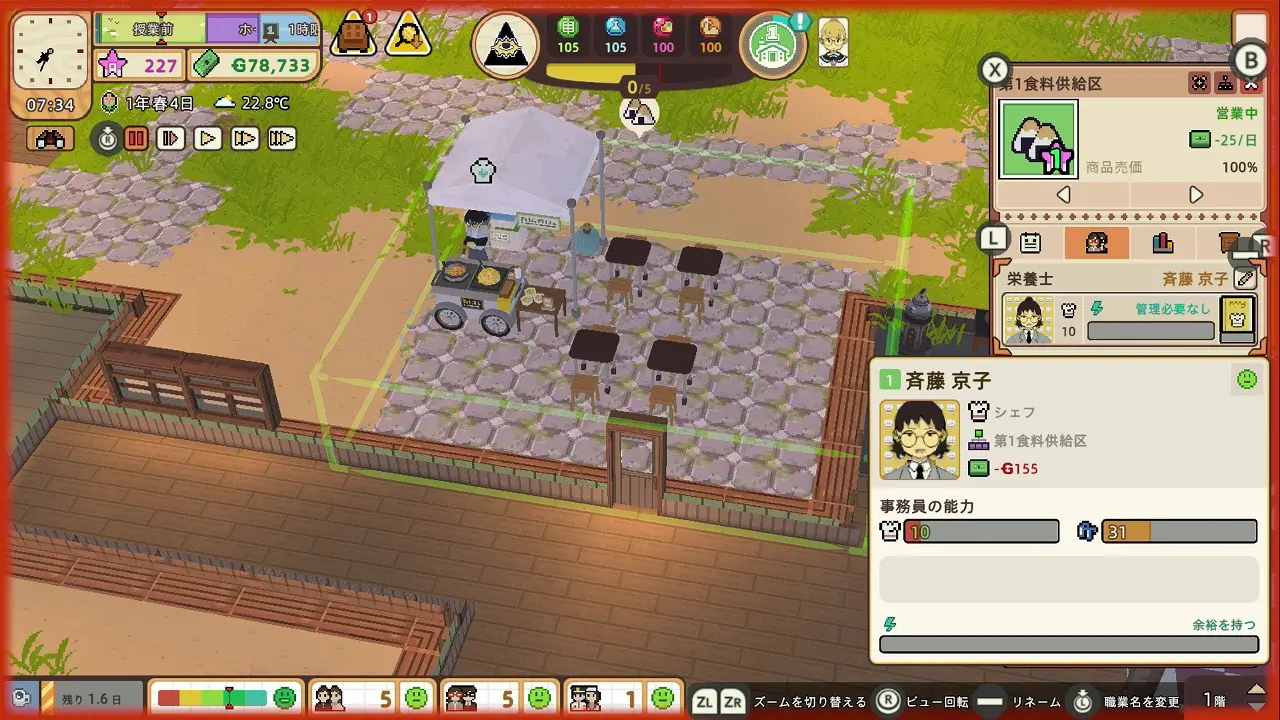This screenshot has width=1280, height=720.
Task: Click the camera icon at bottom left
Action: (20, 697)
